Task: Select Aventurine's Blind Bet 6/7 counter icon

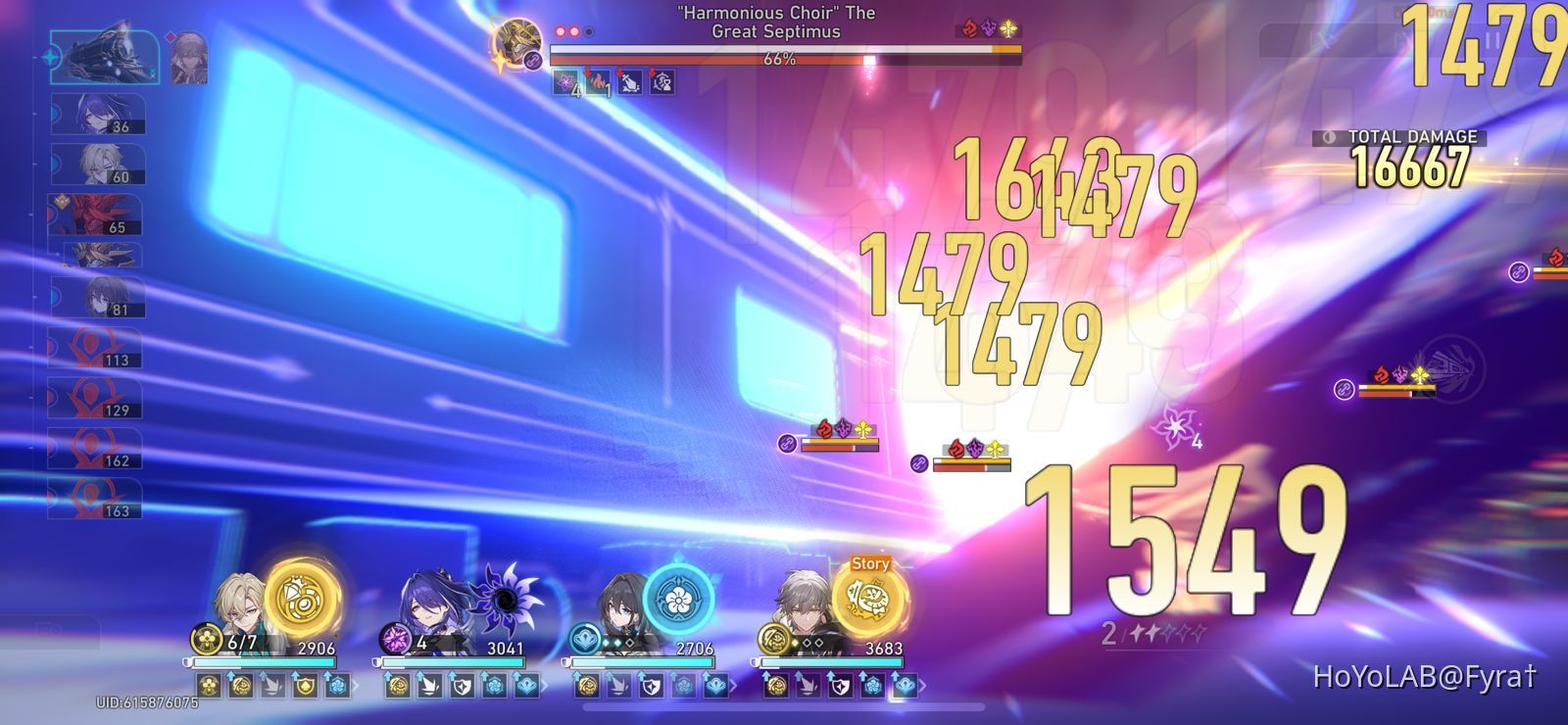Action: (206, 637)
